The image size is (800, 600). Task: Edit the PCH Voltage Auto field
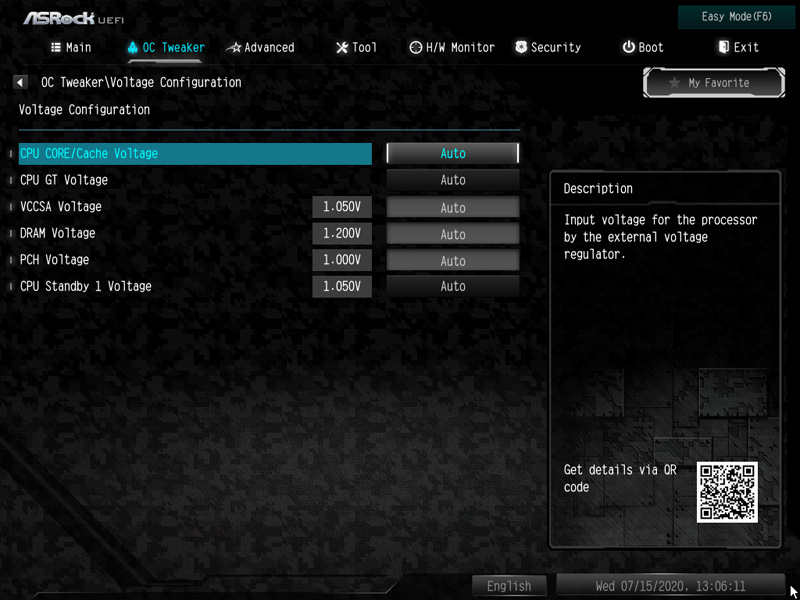click(x=453, y=260)
